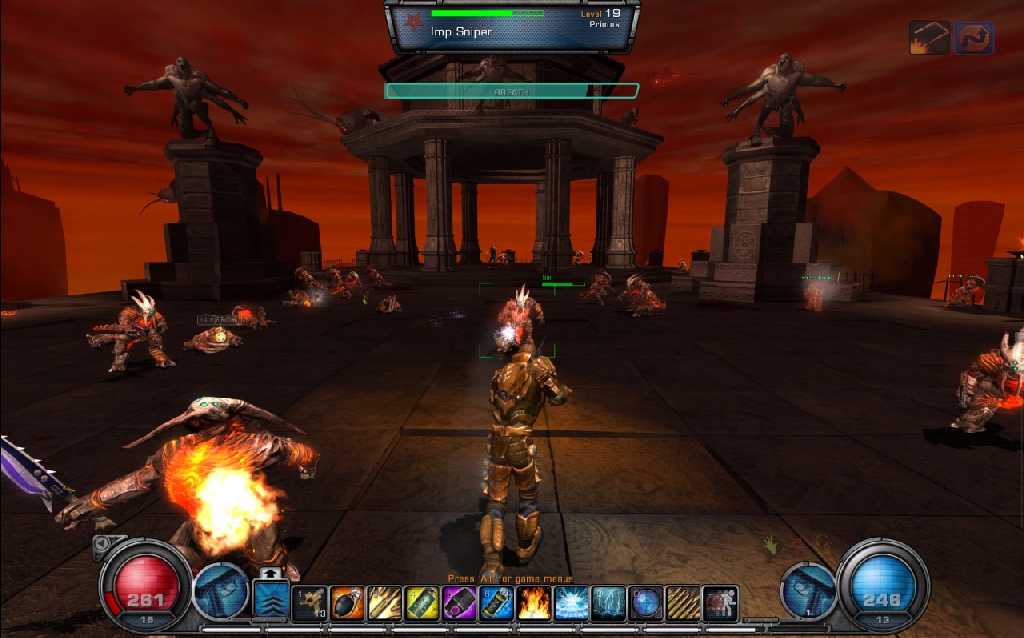Expand the hotbar with the up arrow

[x=270, y=574]
